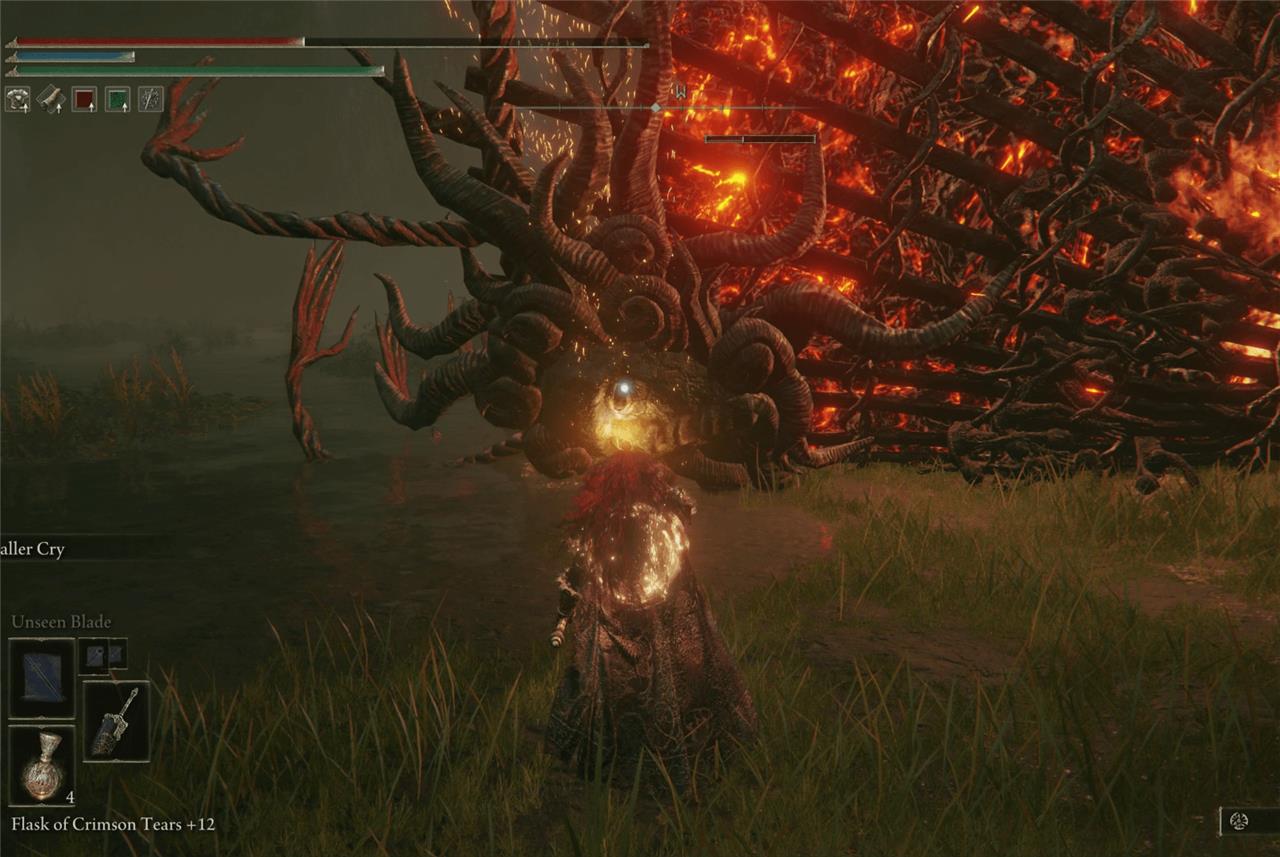
Task: Click the runes counter emblem icon
Action: click(1239, 821)
